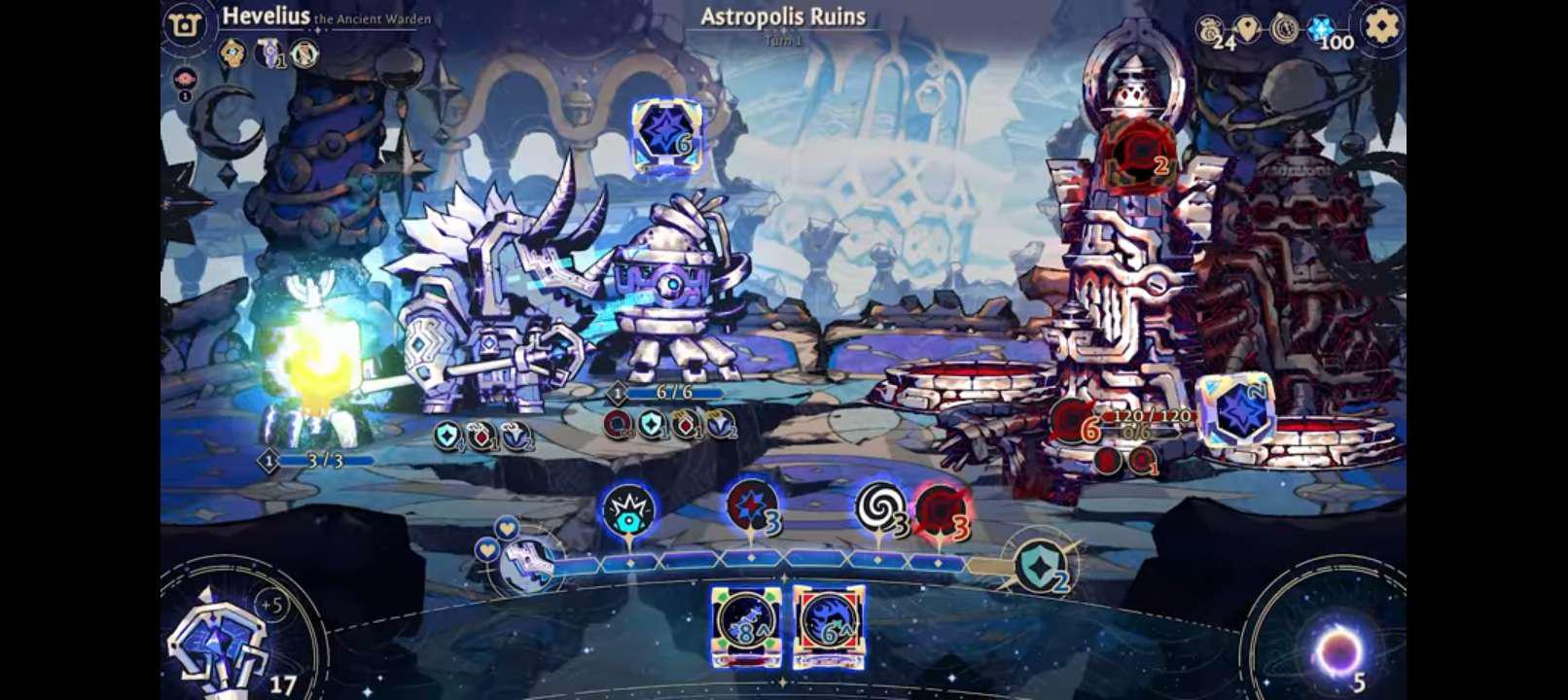The width and height of the screenshot is (1568, 700).
Task: Inspect the pink eye relic under the emblem
Action: [185, 80]
